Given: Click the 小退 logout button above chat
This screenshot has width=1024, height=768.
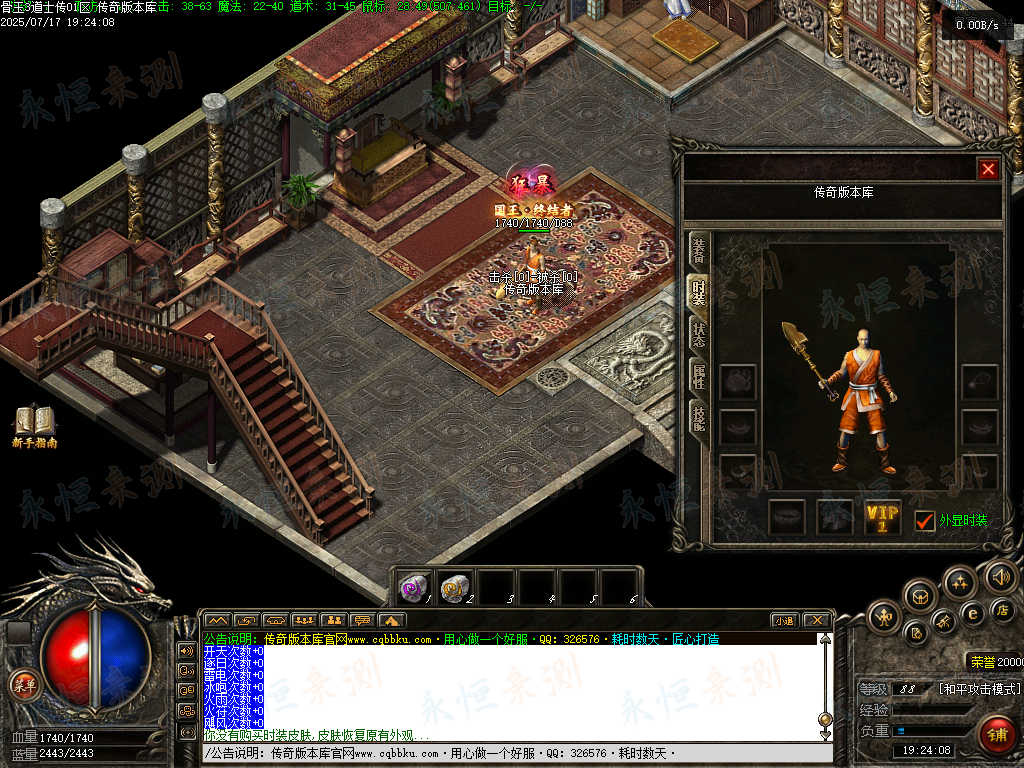Looking at the screenshot, I should pos(784,620).
